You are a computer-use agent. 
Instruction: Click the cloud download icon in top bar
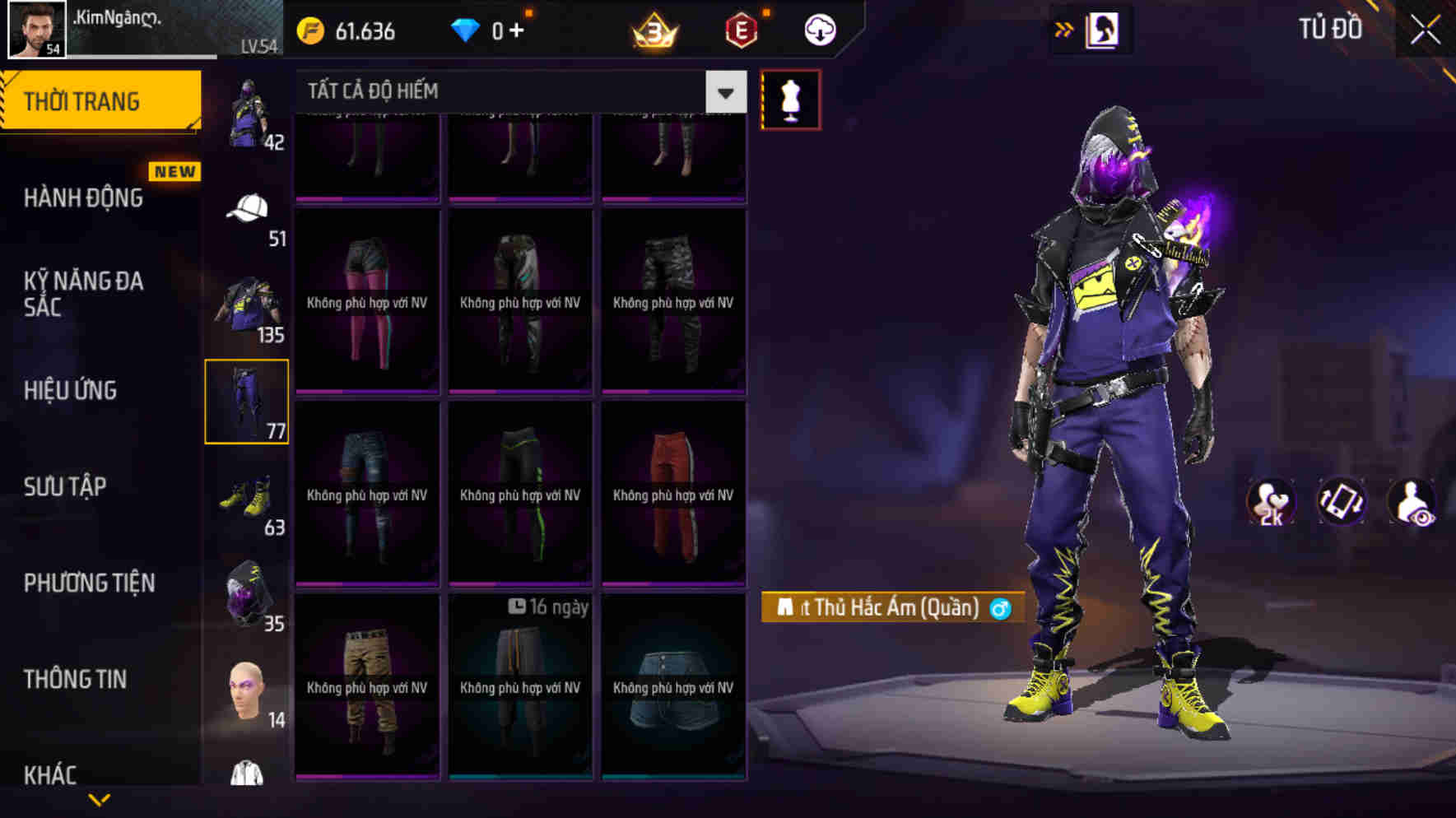819,30
